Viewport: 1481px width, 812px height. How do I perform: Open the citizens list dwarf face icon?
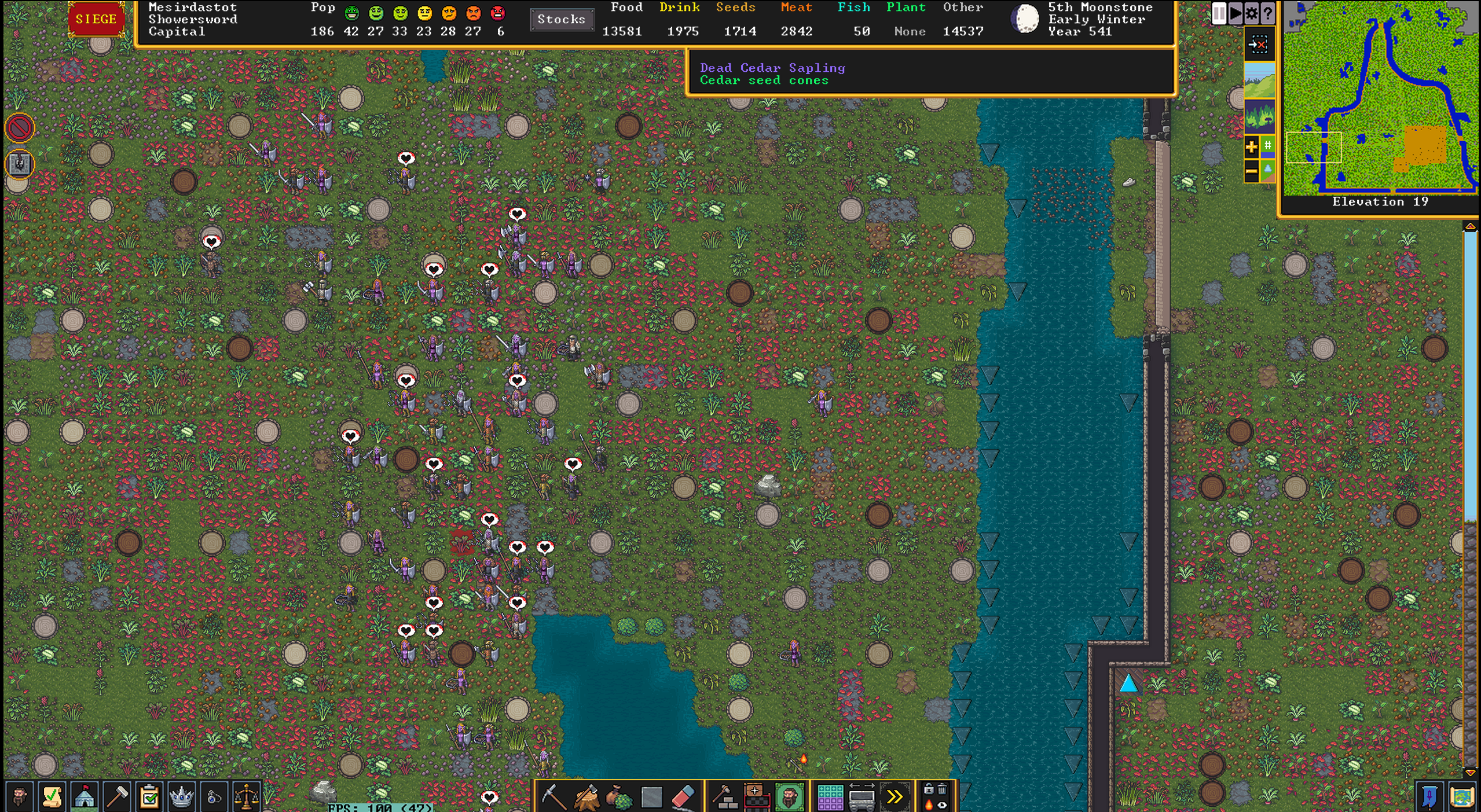pos(19,797)
